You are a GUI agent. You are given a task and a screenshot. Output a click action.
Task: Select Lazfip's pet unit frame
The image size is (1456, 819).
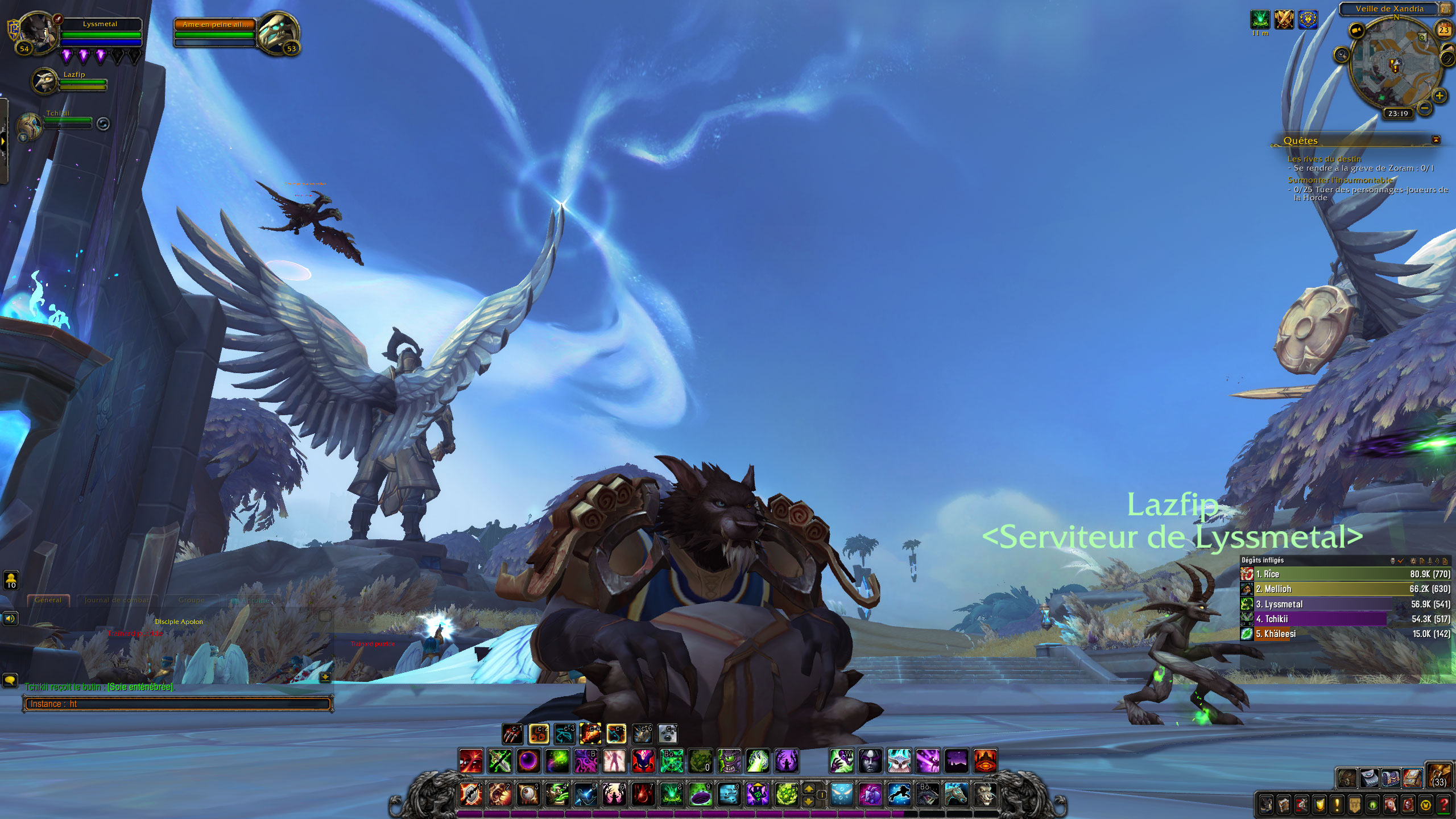[x=45, y=81]
